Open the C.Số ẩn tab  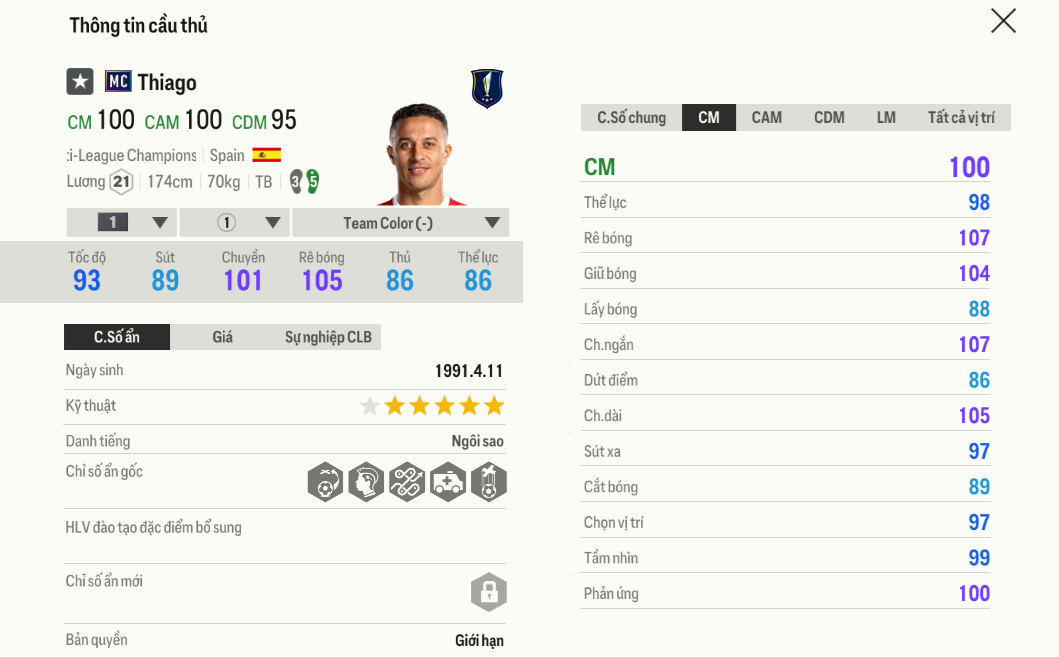[x=117, y=337]
